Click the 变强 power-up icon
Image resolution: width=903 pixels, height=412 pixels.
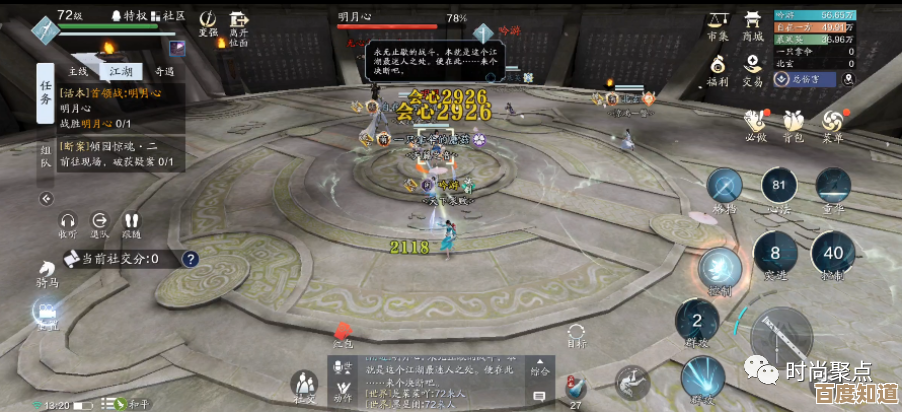pos(208,23)
